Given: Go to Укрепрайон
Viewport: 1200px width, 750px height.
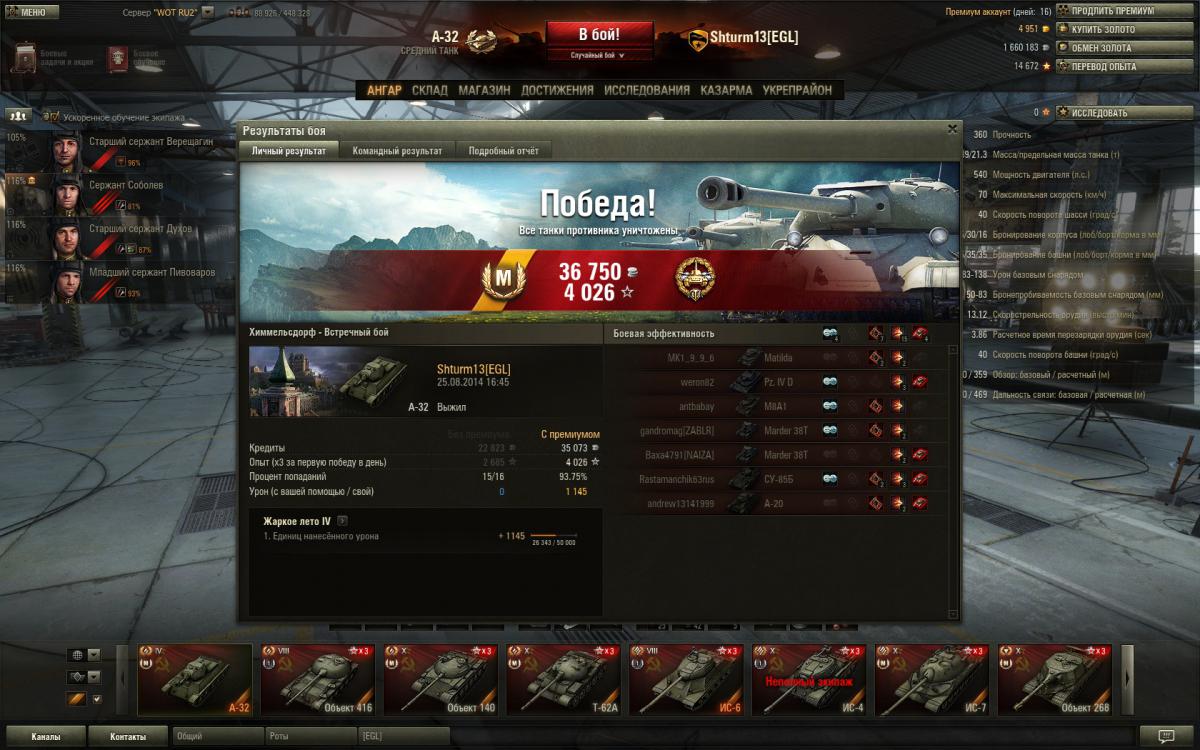Looking at the screenshot, I should coord(797,90).
